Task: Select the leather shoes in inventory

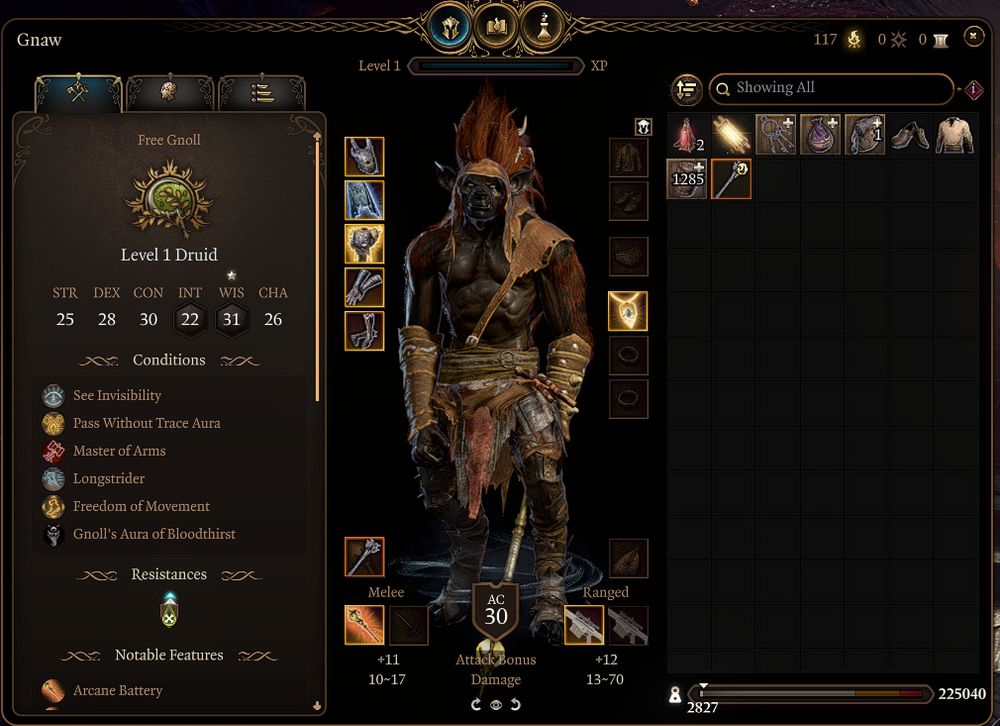Action: 910,134
